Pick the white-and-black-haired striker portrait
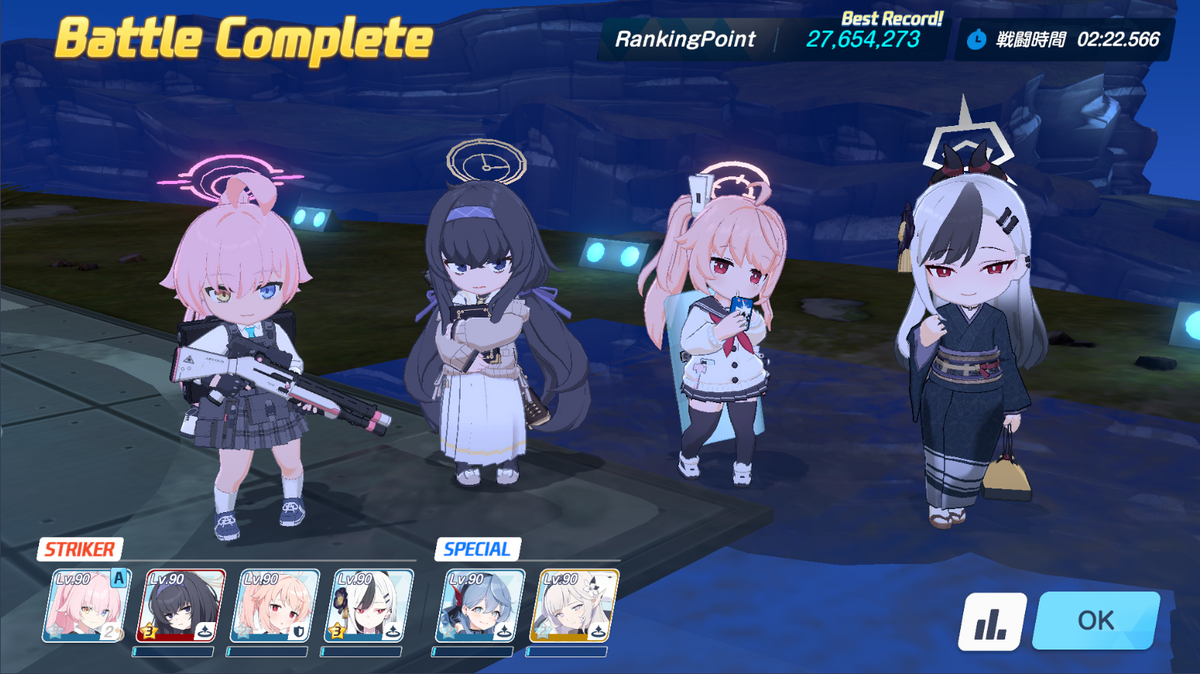Image resolution: width=1200 pixels, height=674 pixels. pos(371,606)
